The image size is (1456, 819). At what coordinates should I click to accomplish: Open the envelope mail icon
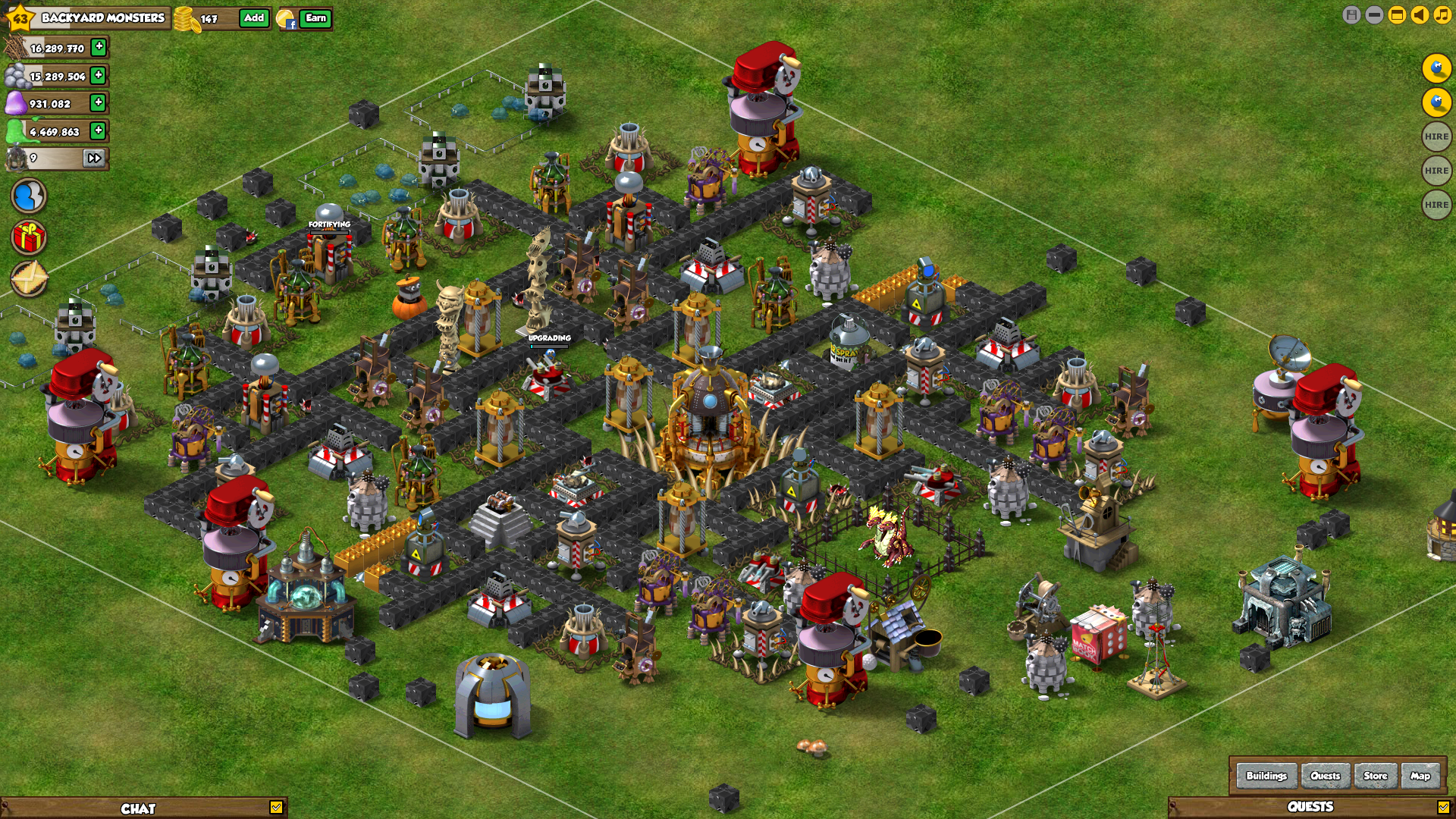coord(29,278)
